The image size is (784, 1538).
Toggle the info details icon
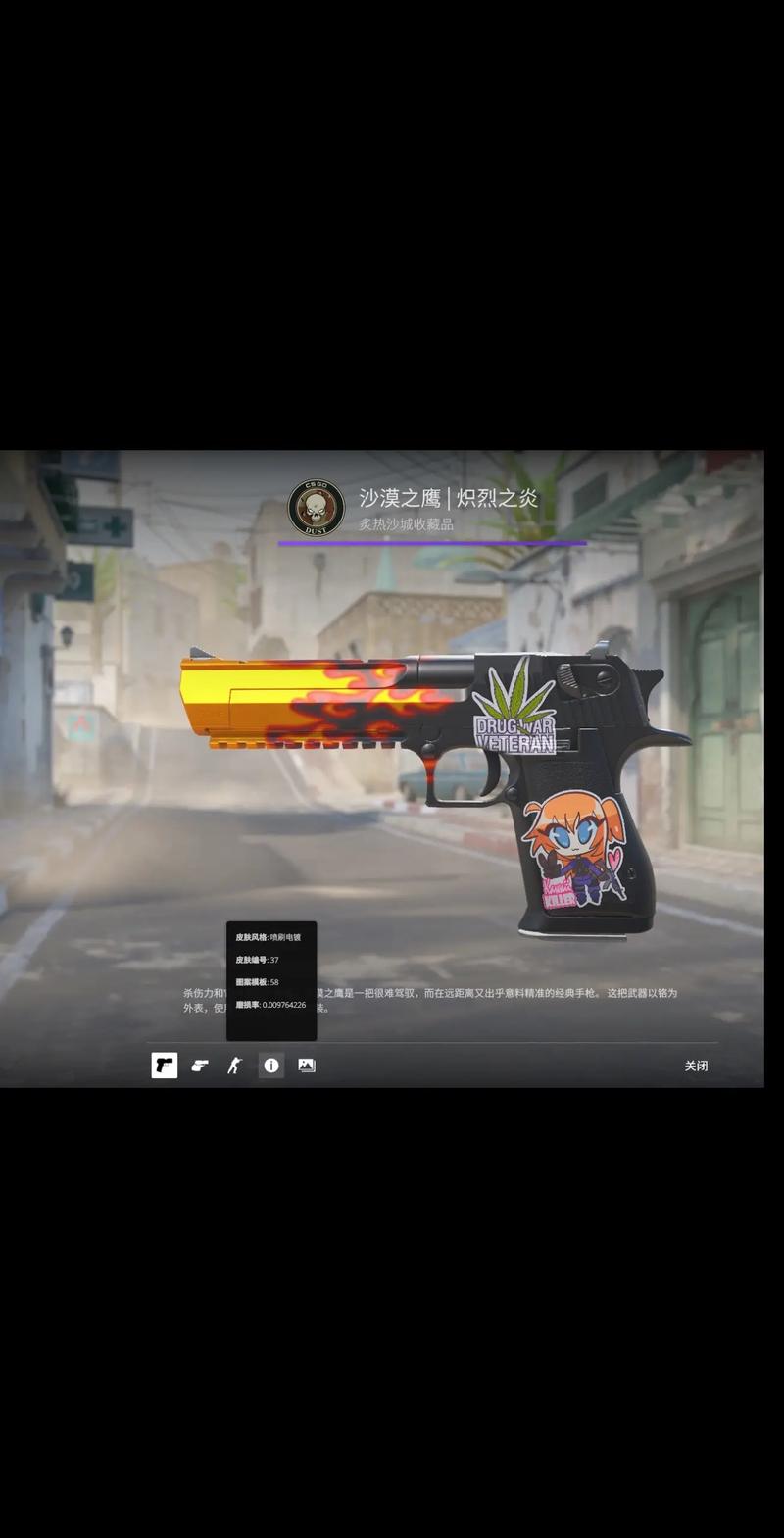271,1066
